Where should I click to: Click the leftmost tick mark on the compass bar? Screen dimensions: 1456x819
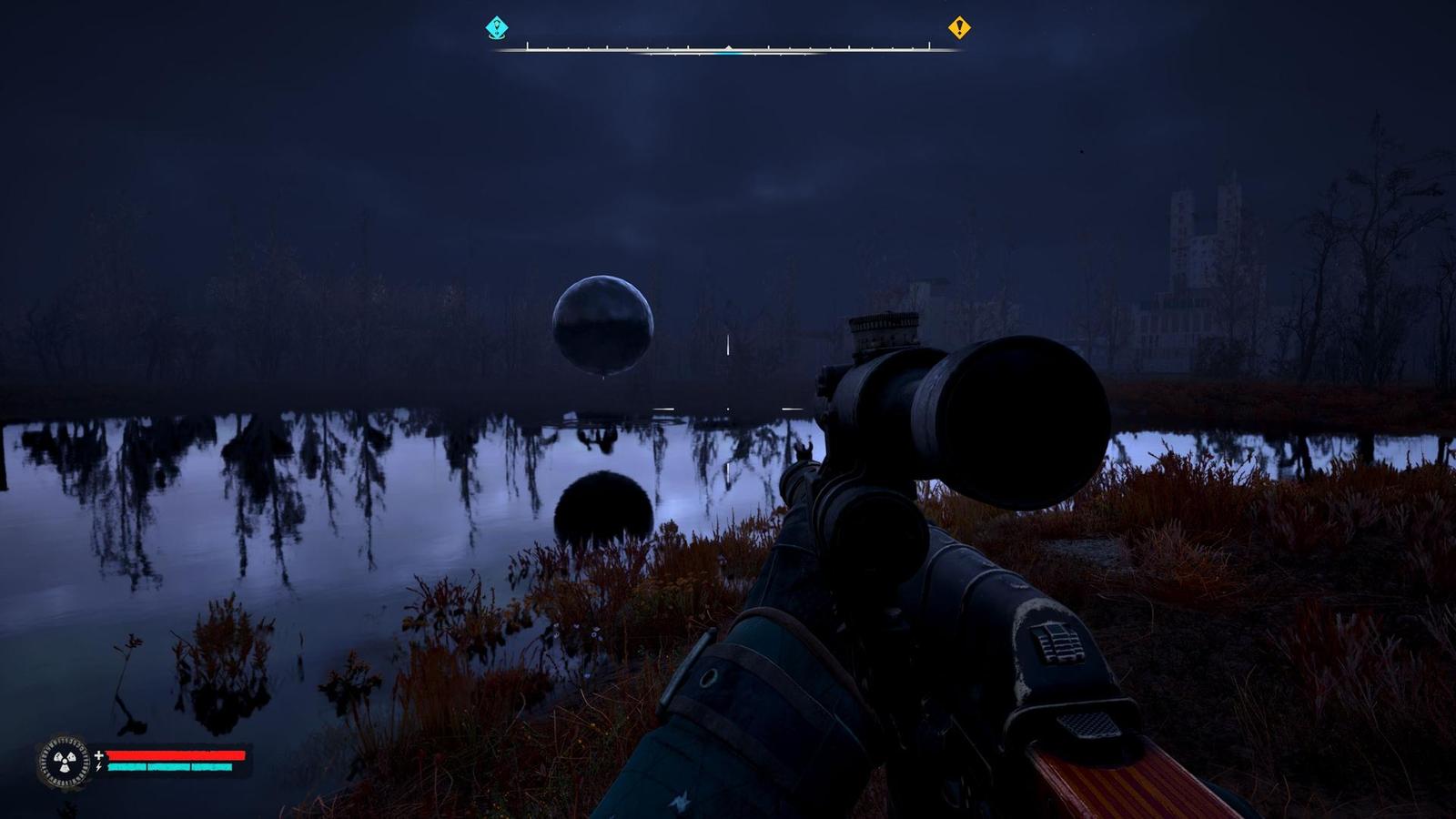coord(528,47)
